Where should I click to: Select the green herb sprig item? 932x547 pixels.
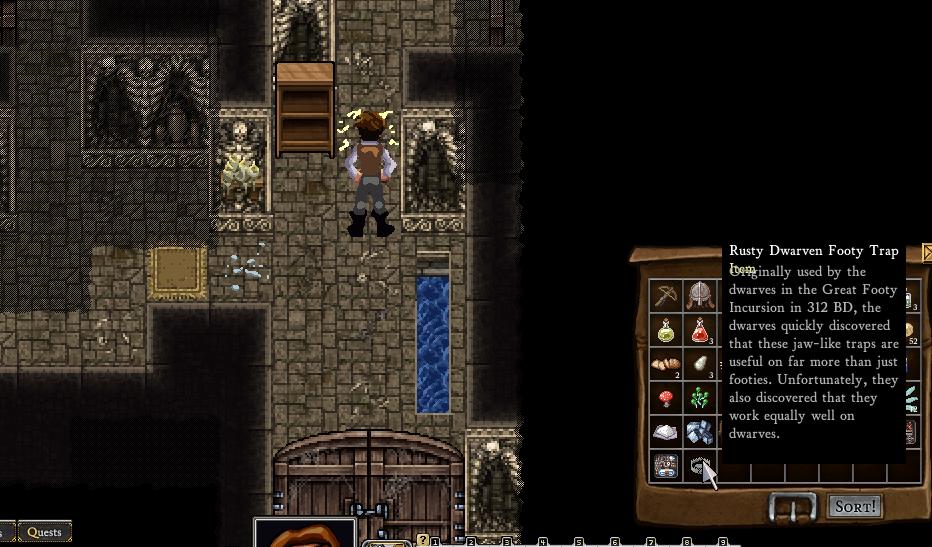[700, 398]
